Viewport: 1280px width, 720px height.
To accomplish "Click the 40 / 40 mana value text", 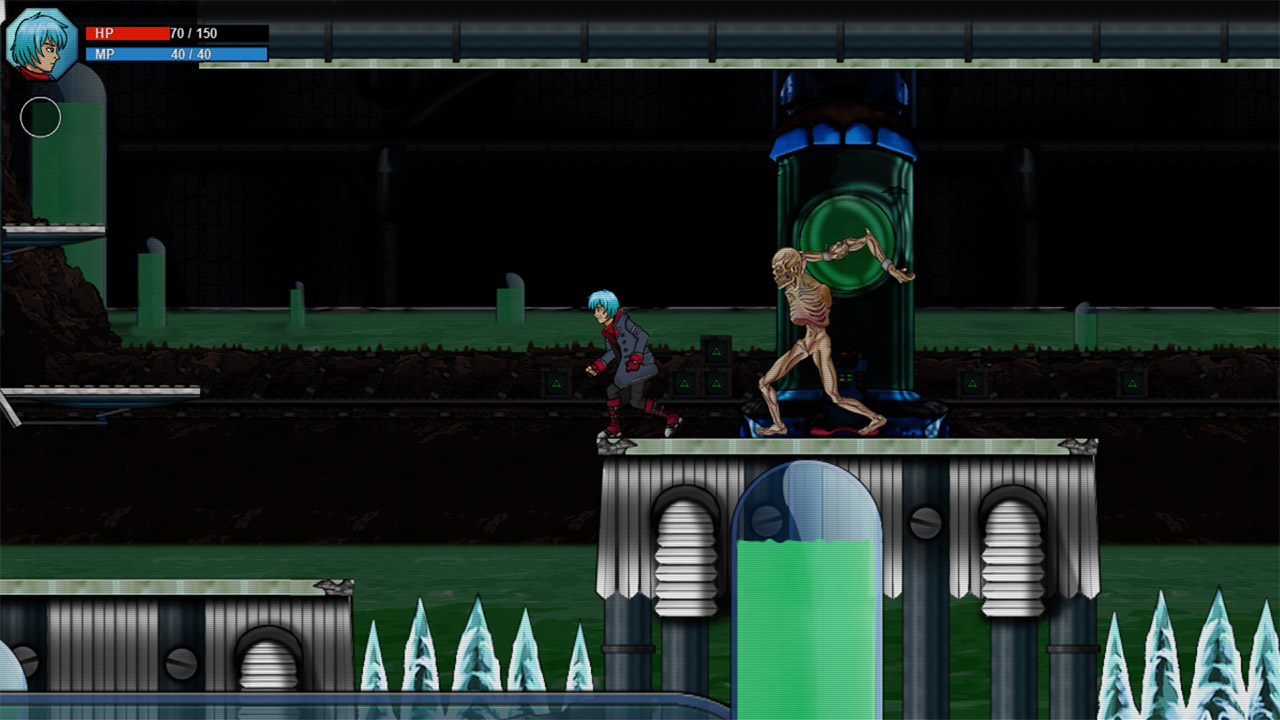I will [193, 52].
